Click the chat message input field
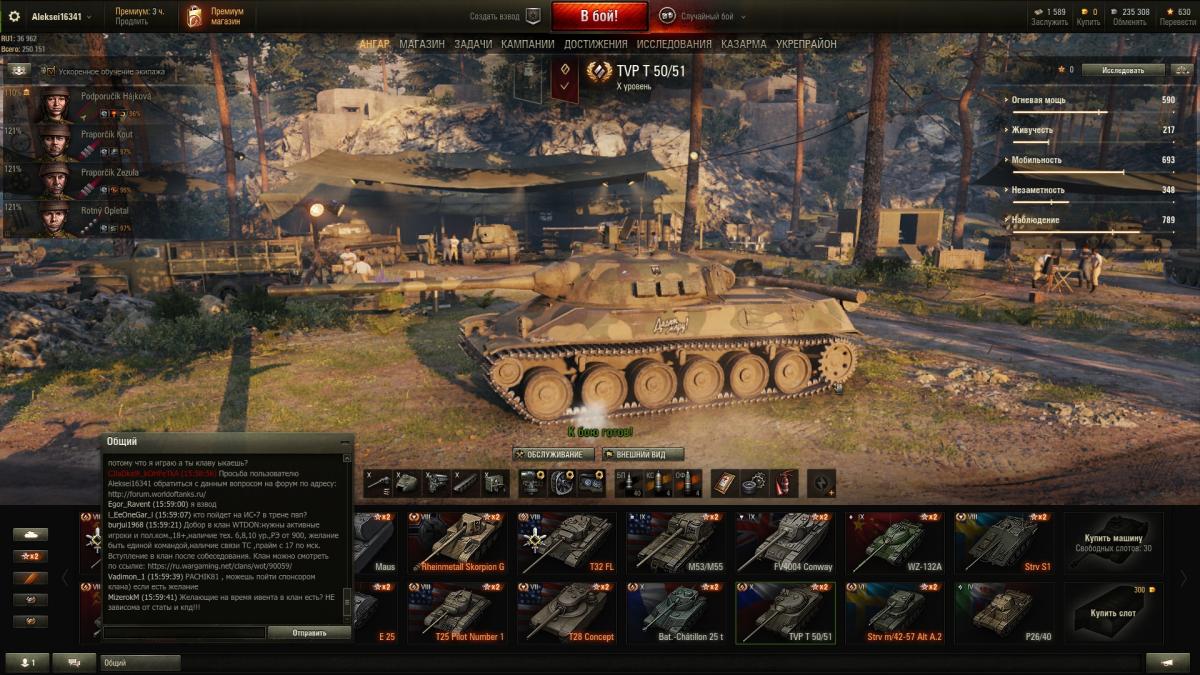 point(184,633)
